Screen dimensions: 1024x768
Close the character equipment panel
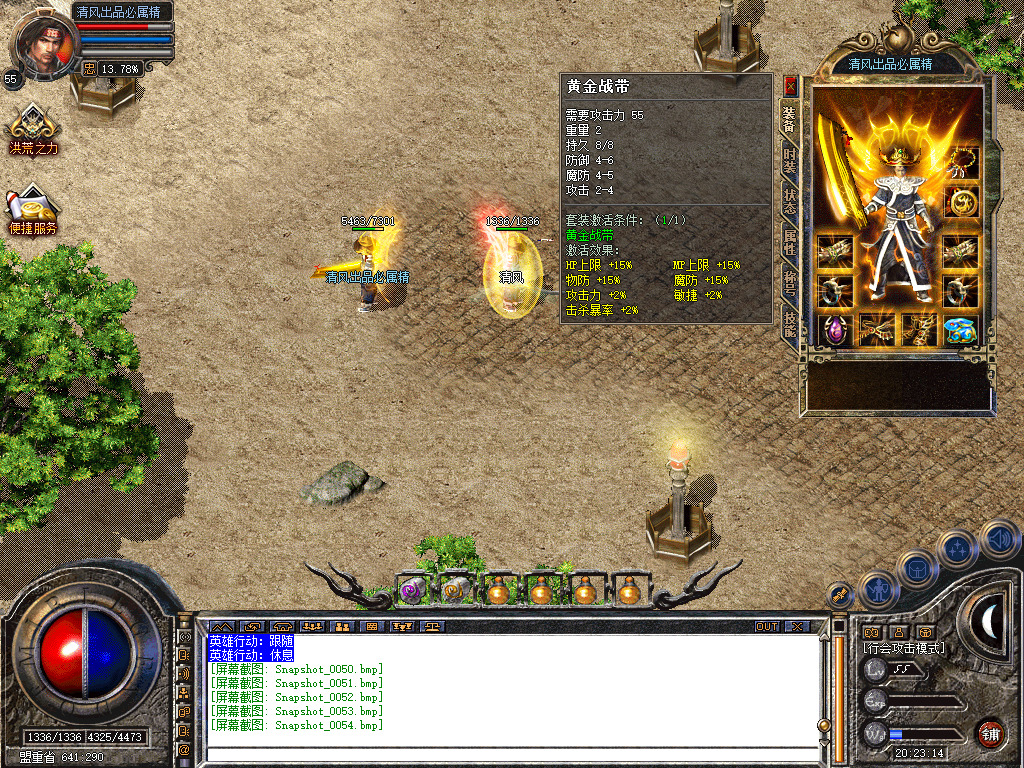pyautogui.click(x=790, y=86)
